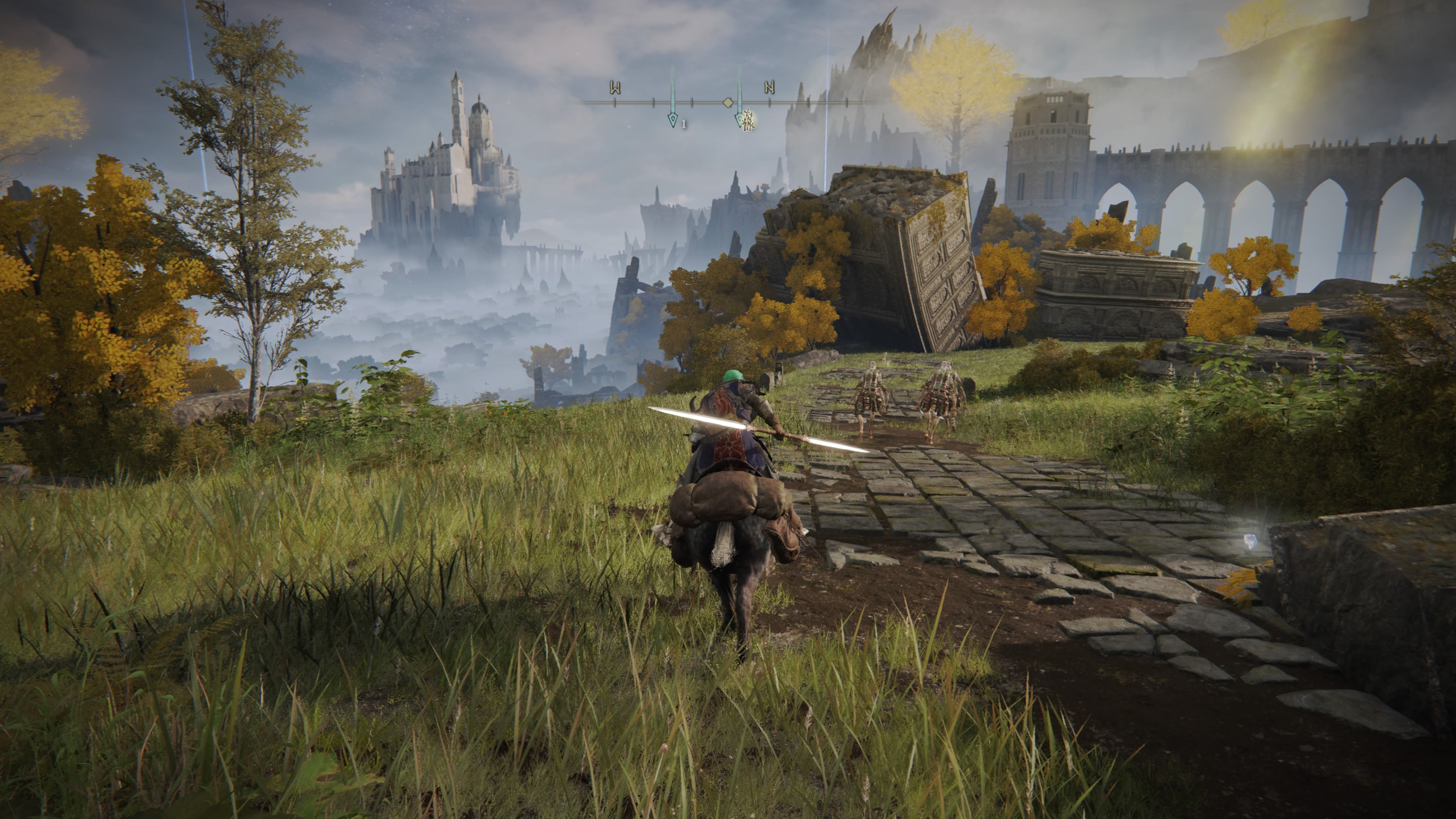Screen dimensions: 1456x819
Task: Click the compass tick mark beside the W rune
Action: tap(615, 104)
